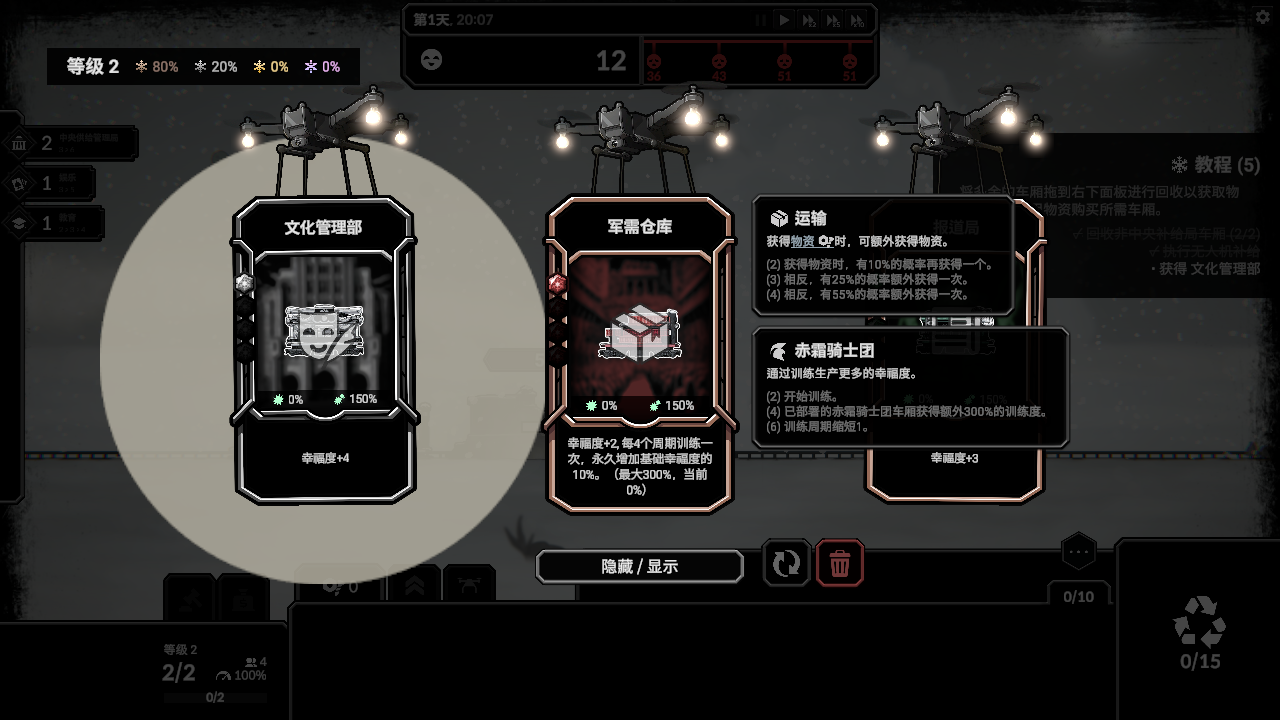Select the 运输 trait tooltip panel
Image resolution: width=1280 pixels, height=720 pixels.
click(882, 255)
